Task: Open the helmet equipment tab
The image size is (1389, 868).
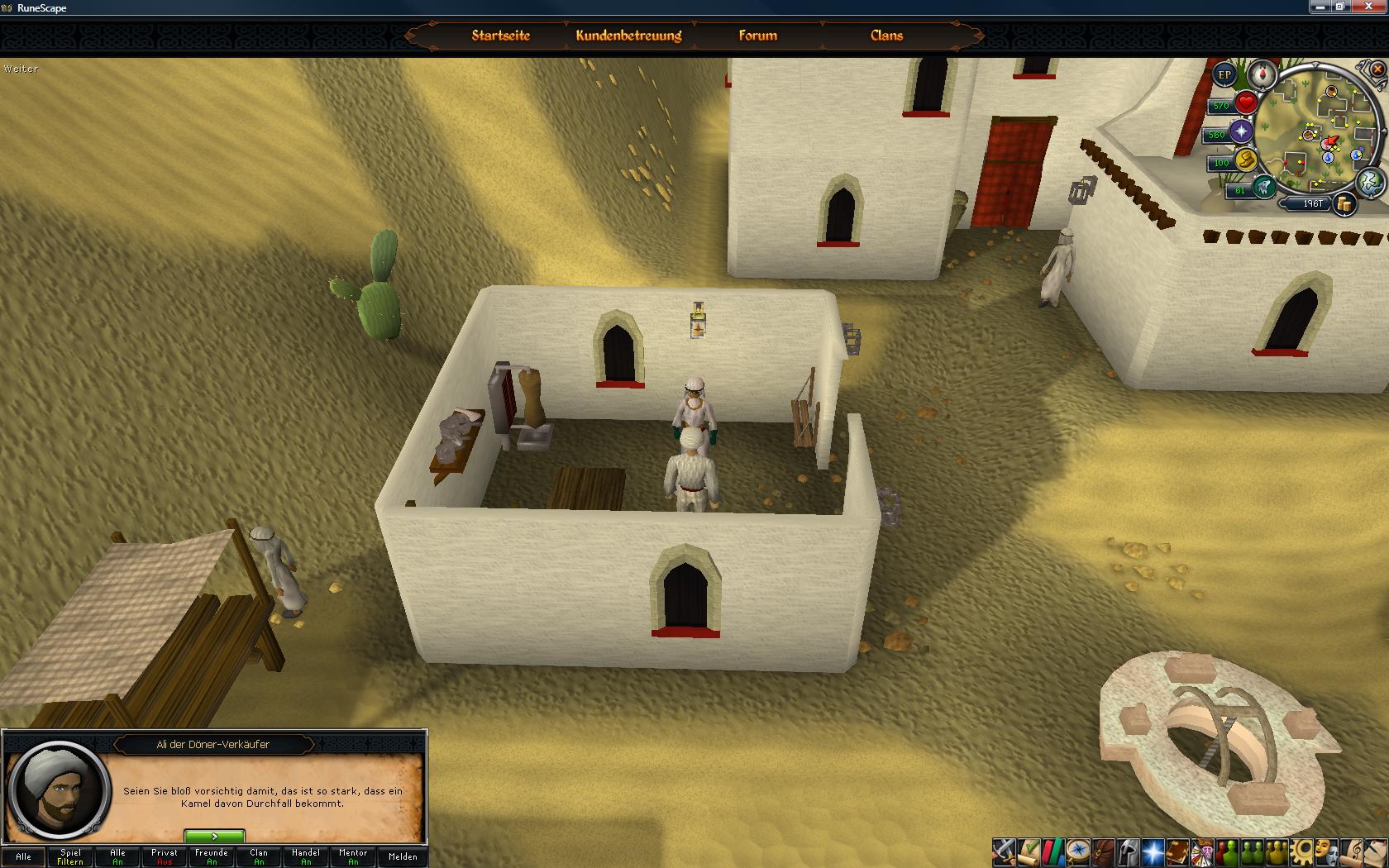Action: pos(1128,851)
